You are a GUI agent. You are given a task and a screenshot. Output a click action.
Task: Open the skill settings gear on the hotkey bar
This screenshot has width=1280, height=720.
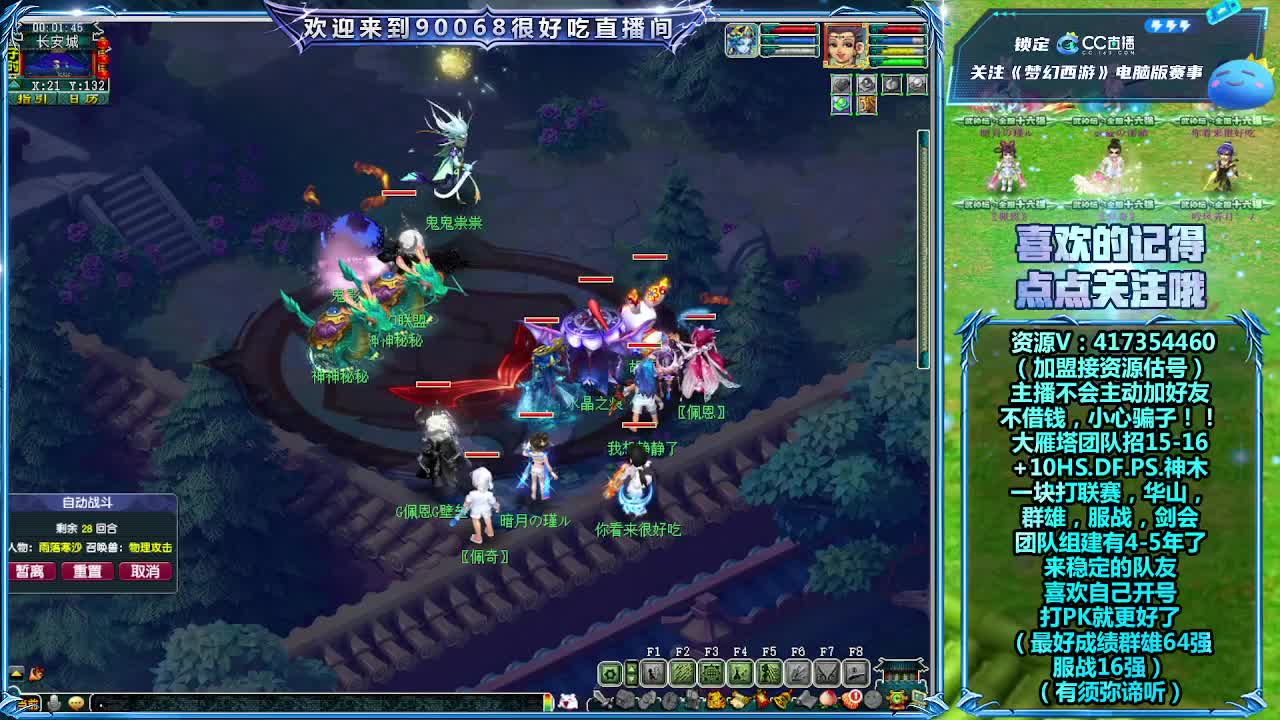(x=609, y=673)
